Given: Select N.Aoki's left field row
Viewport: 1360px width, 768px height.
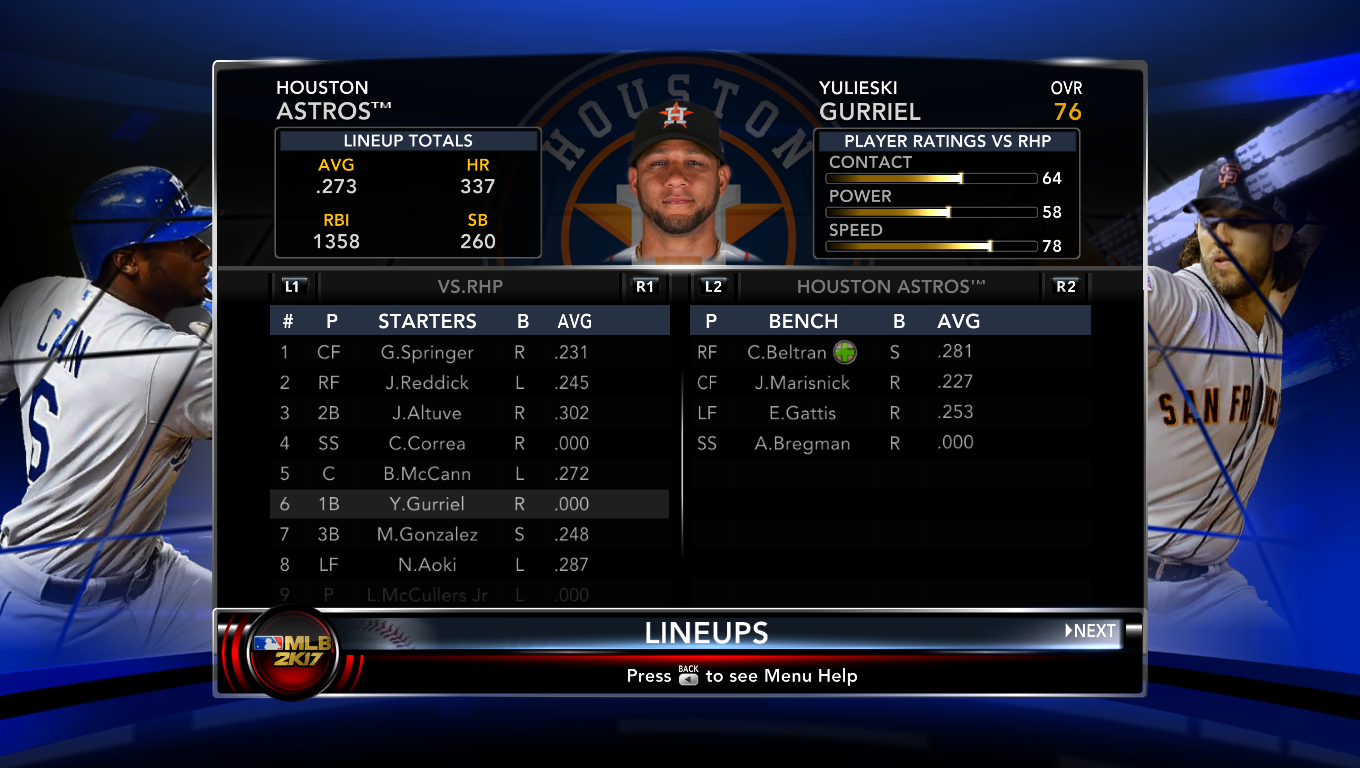Looking at the screenshot, I should pos(427,565).
